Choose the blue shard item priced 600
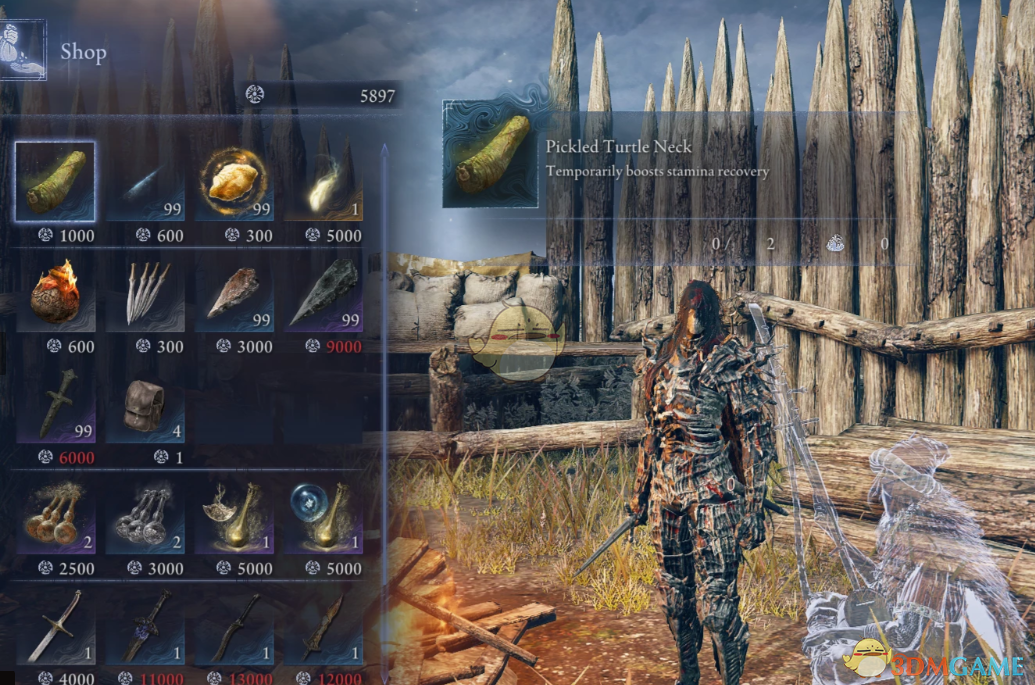Screen dimensions: 1035x685 146,181
